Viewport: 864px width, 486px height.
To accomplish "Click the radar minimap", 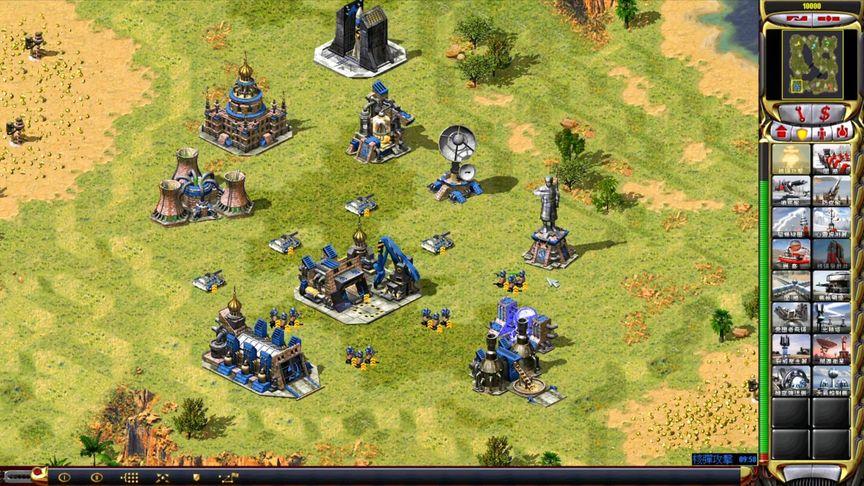I will [811, 64].
